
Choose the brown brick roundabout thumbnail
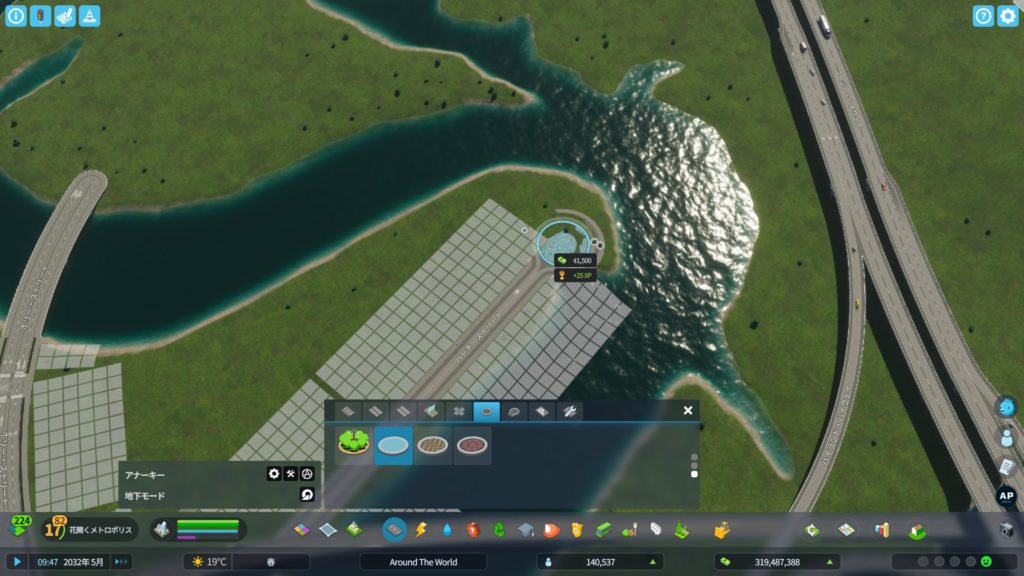click(432, 445)
